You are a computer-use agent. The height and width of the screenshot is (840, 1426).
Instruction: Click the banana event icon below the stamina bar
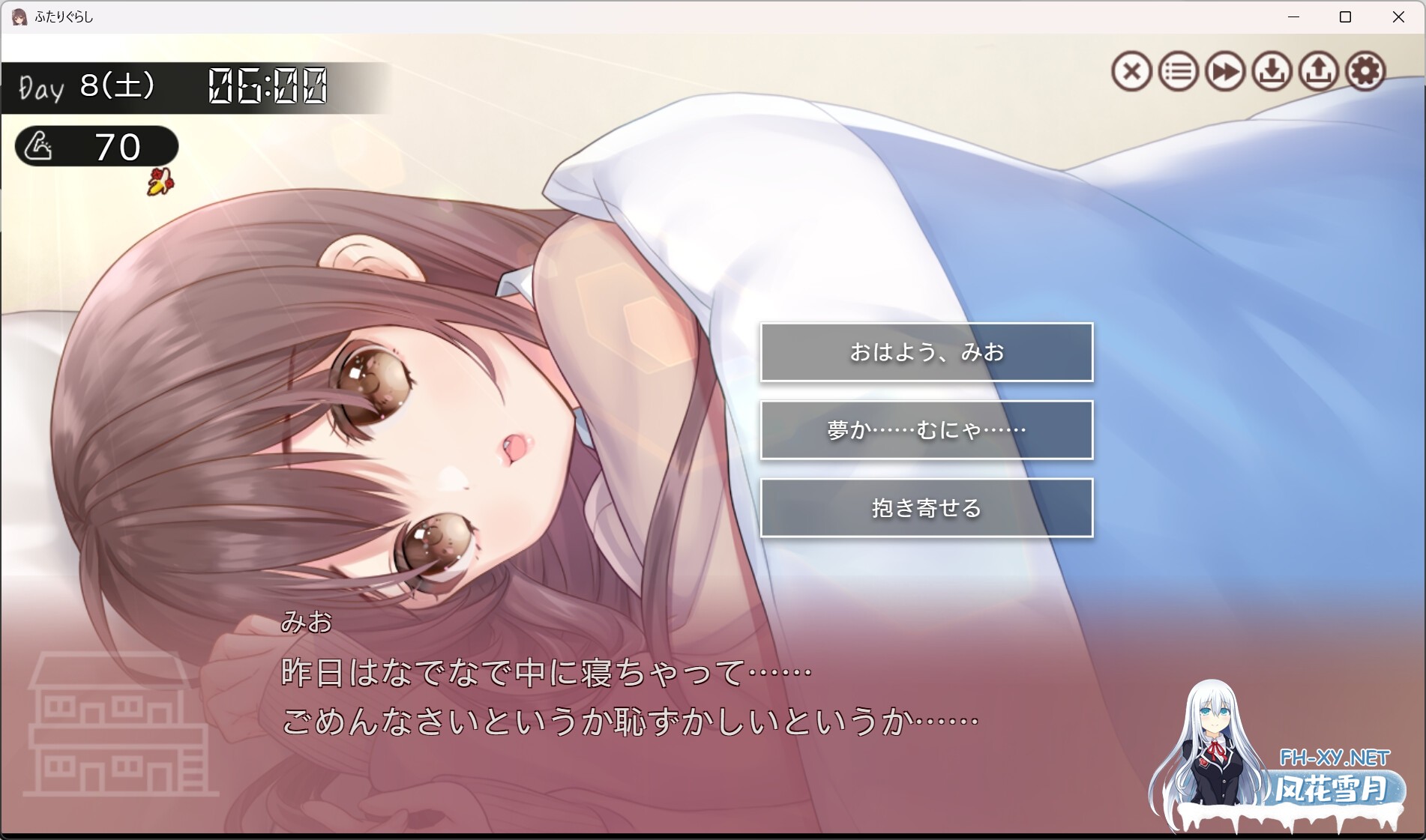pos(159,182)
